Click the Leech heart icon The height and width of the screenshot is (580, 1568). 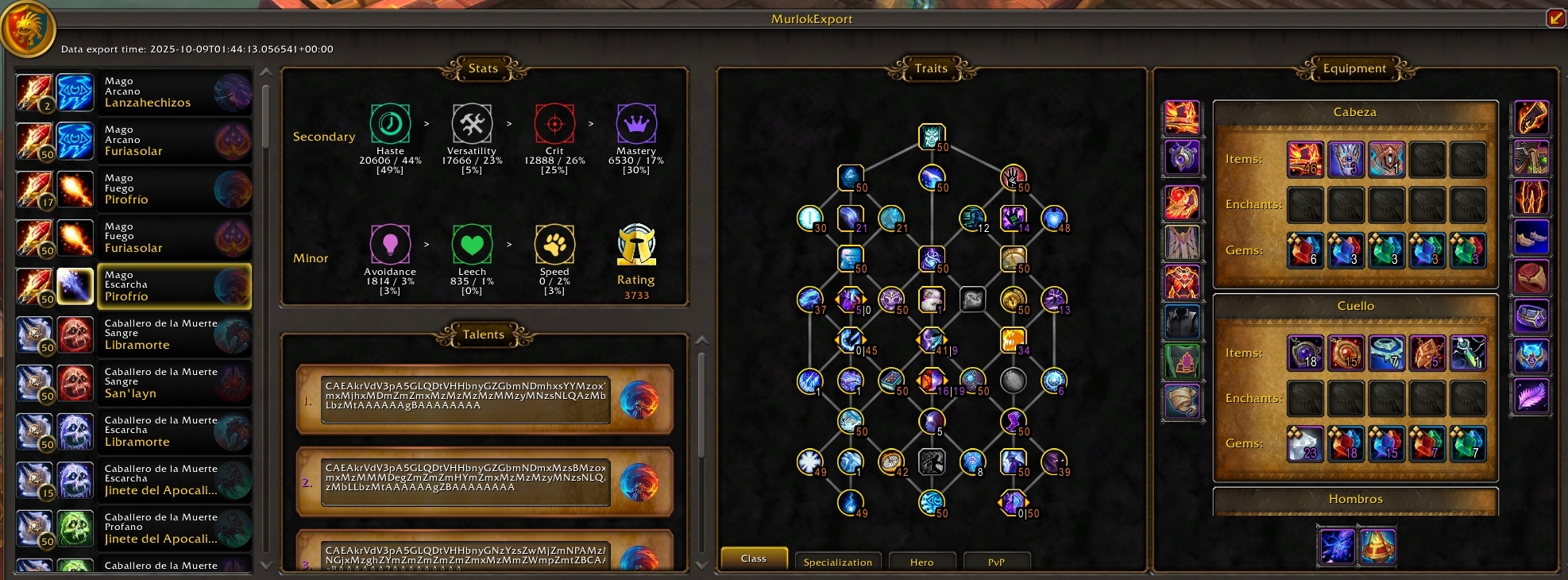(x=472, y=245)
